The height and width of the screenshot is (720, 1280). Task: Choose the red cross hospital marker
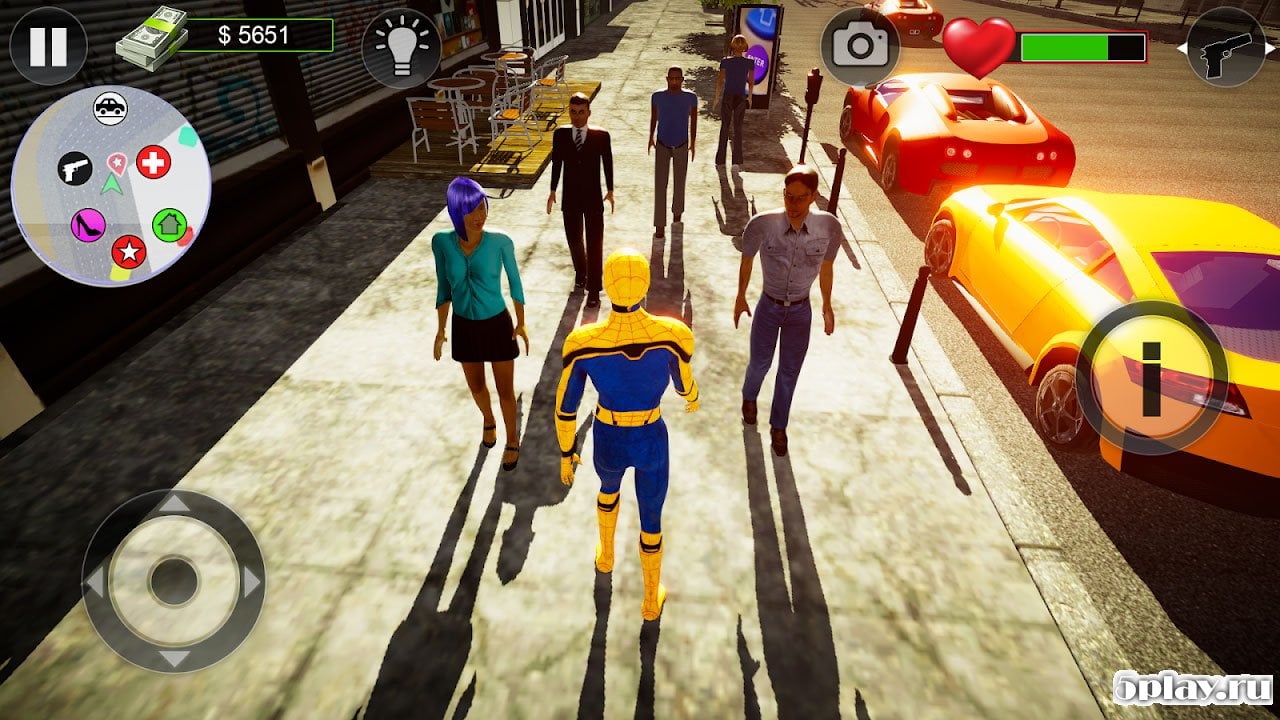pos(153,162)
